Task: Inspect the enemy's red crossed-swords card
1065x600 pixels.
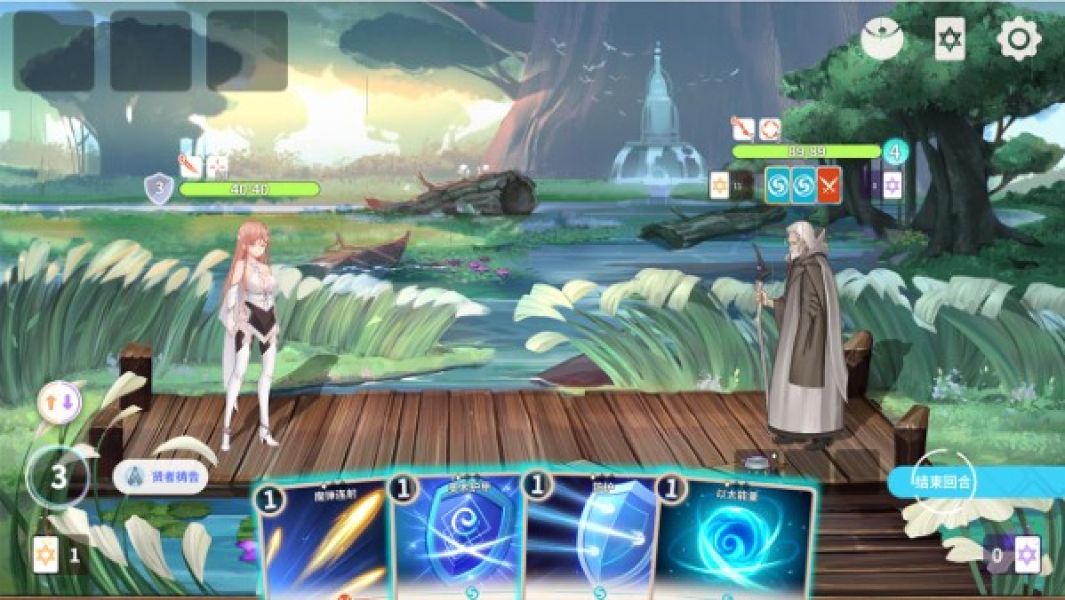Action: [x=829, y=185]
